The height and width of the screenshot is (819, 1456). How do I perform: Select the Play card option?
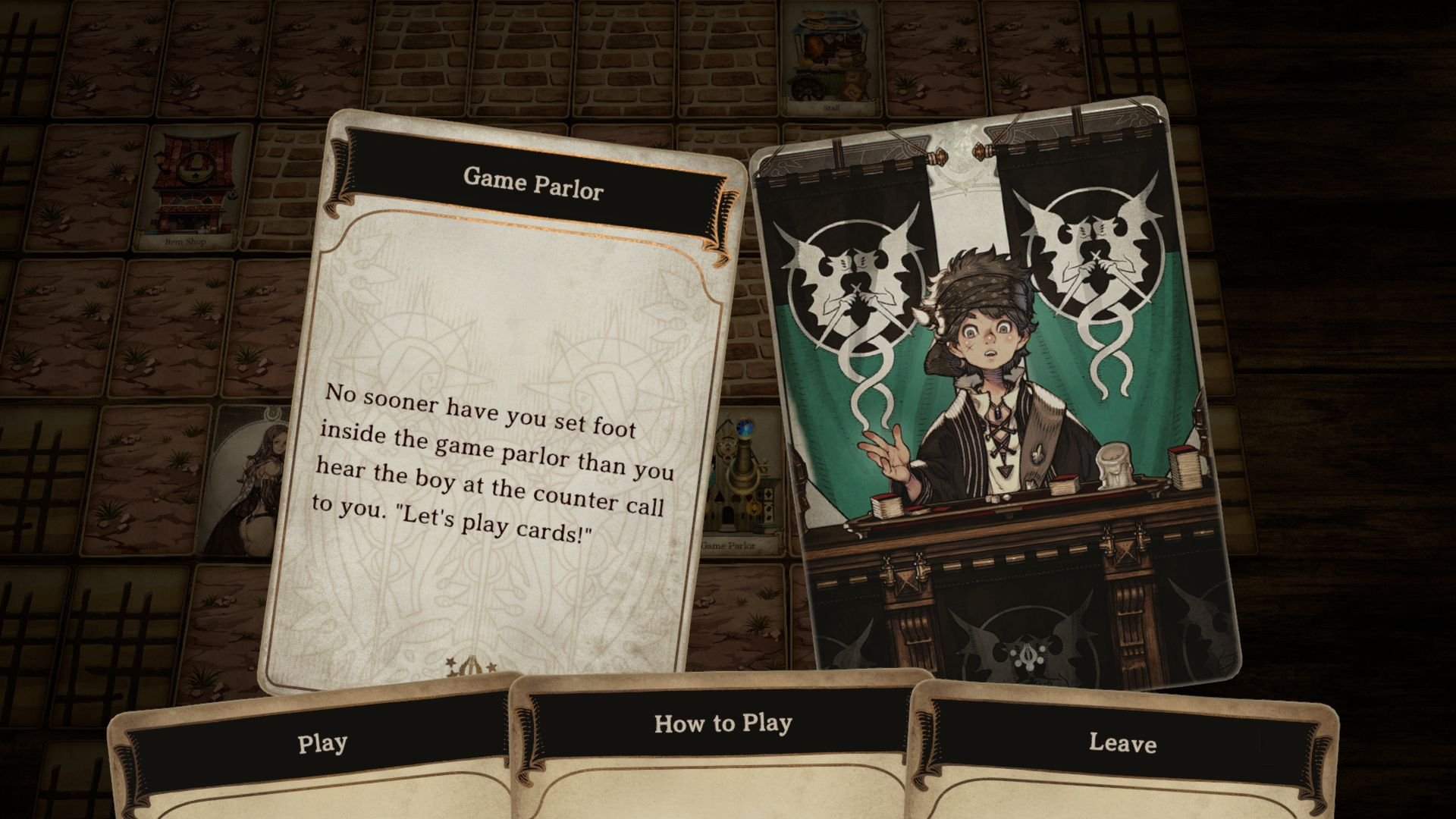coord(322,743)
